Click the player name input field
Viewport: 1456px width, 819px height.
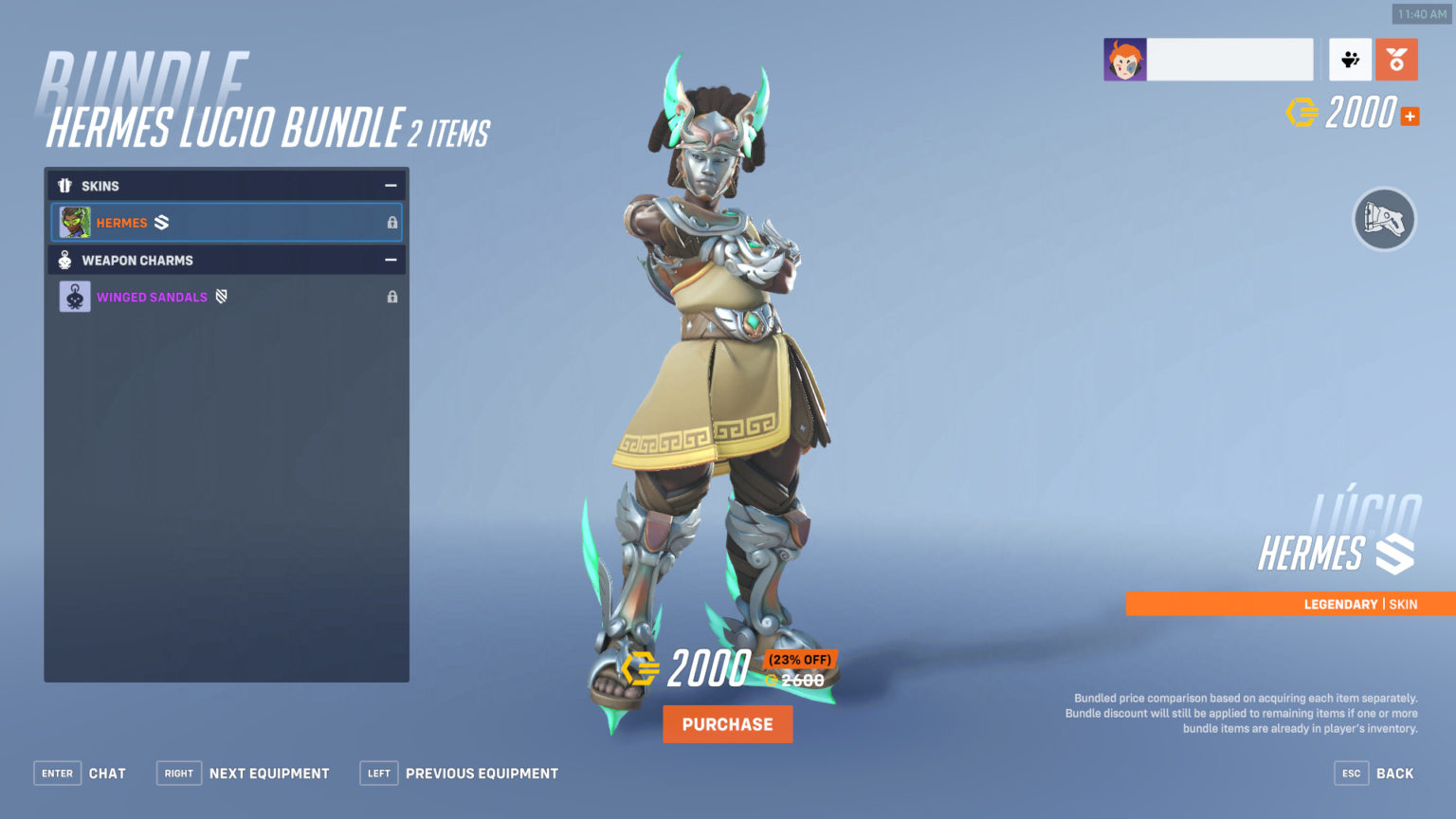[1229, 59]
